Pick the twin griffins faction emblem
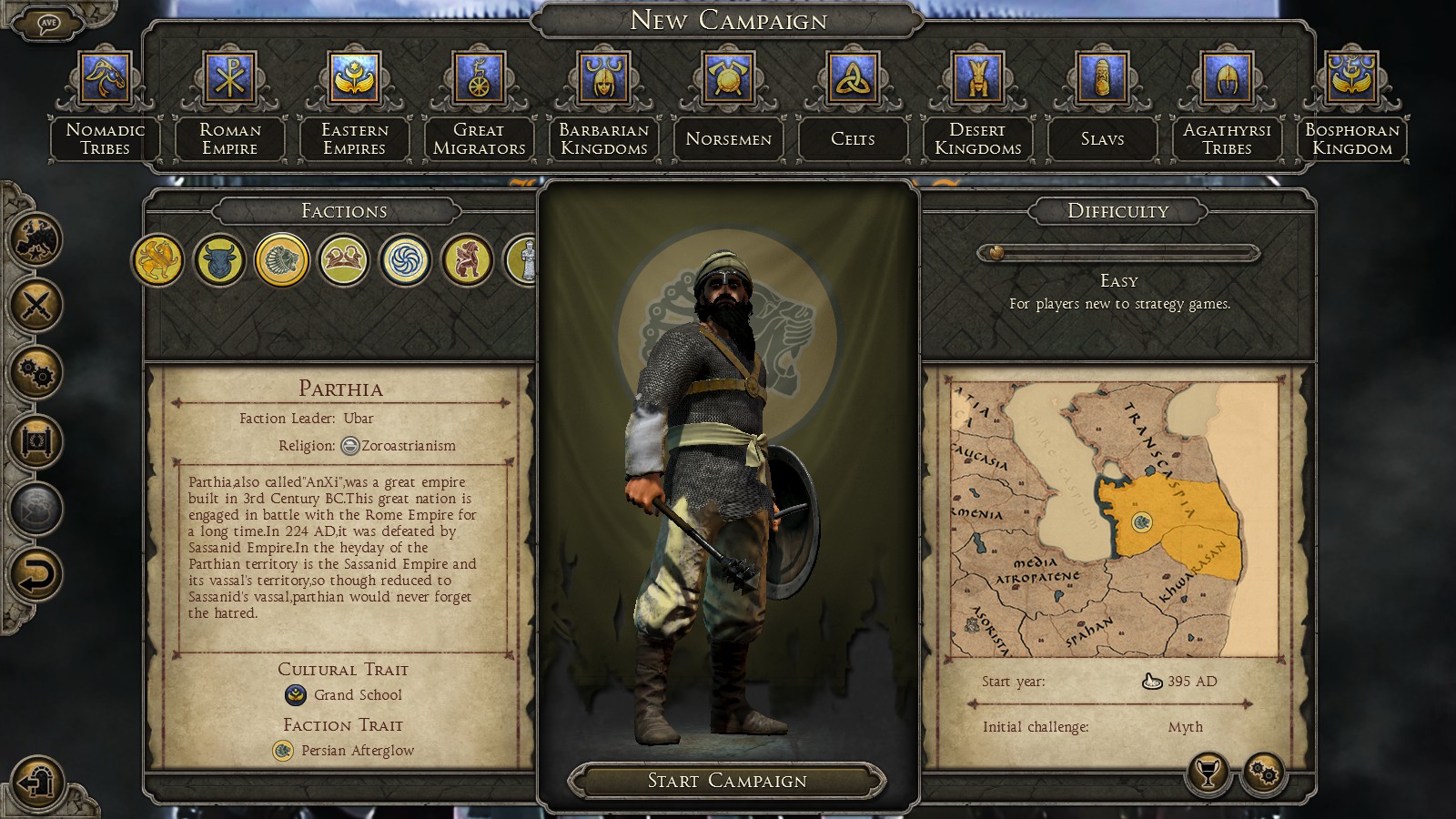 point(344,260)
